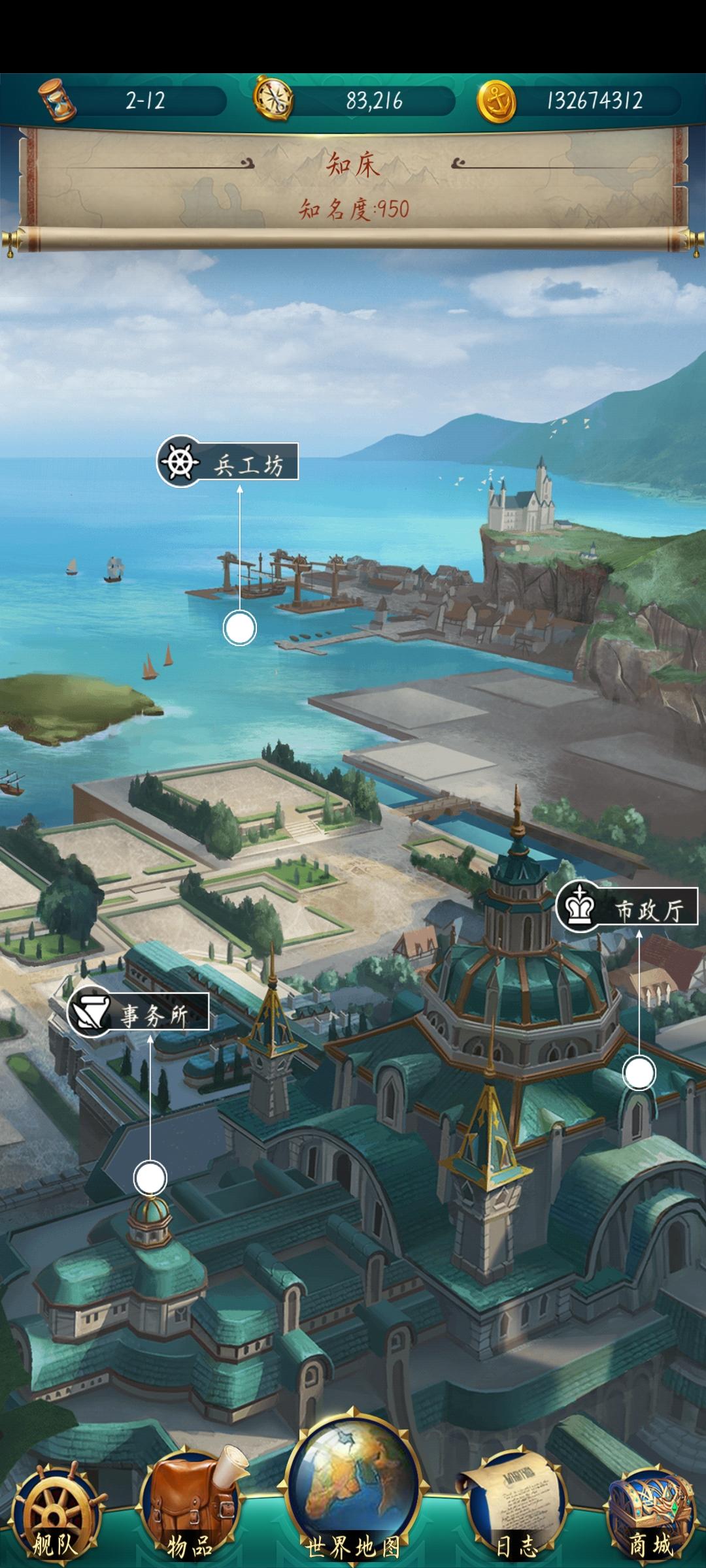Enter the 事务所 office location
The image size is (706, 1568).
click(x=139, y=1013)
